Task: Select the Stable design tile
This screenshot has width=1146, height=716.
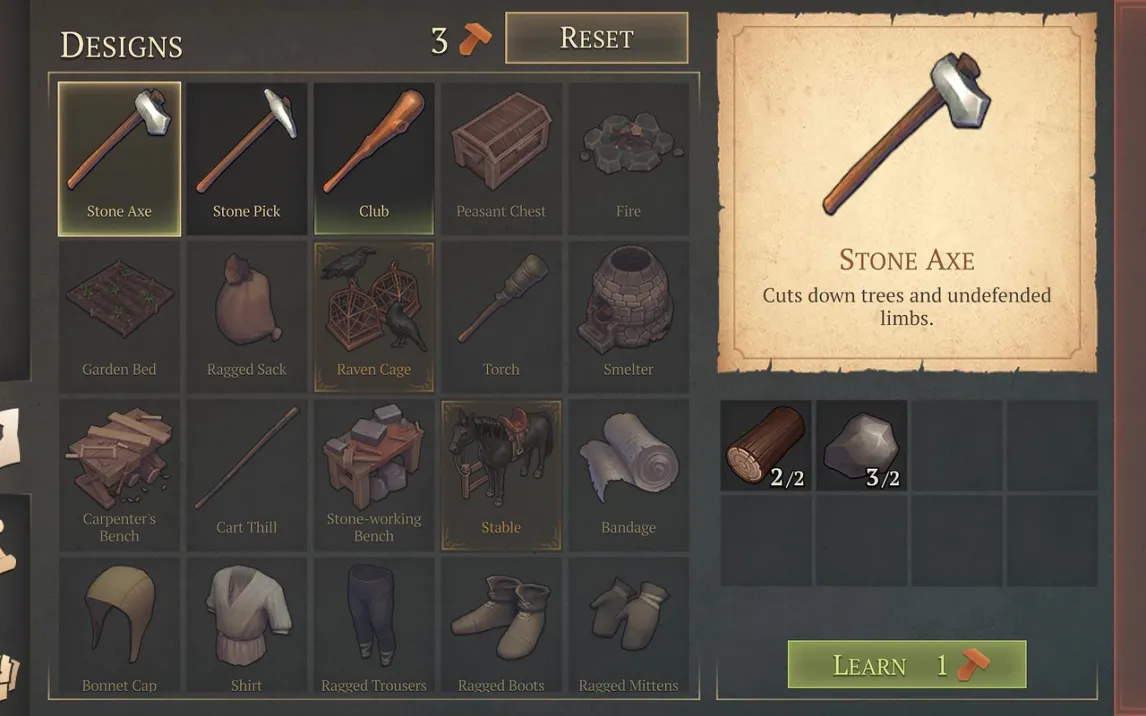Action: click(x=501, y=474)
